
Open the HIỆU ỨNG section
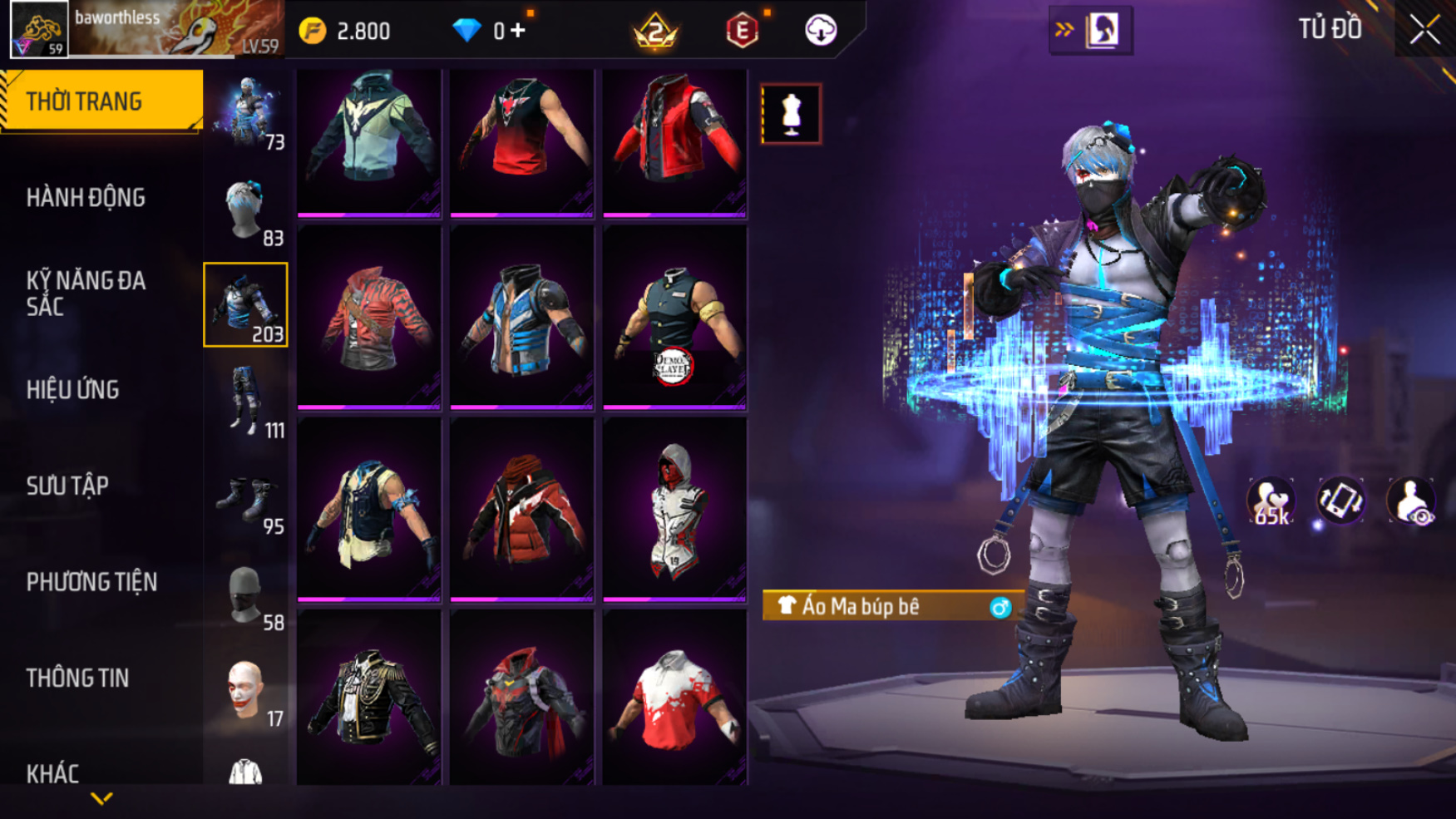point(73,390)
